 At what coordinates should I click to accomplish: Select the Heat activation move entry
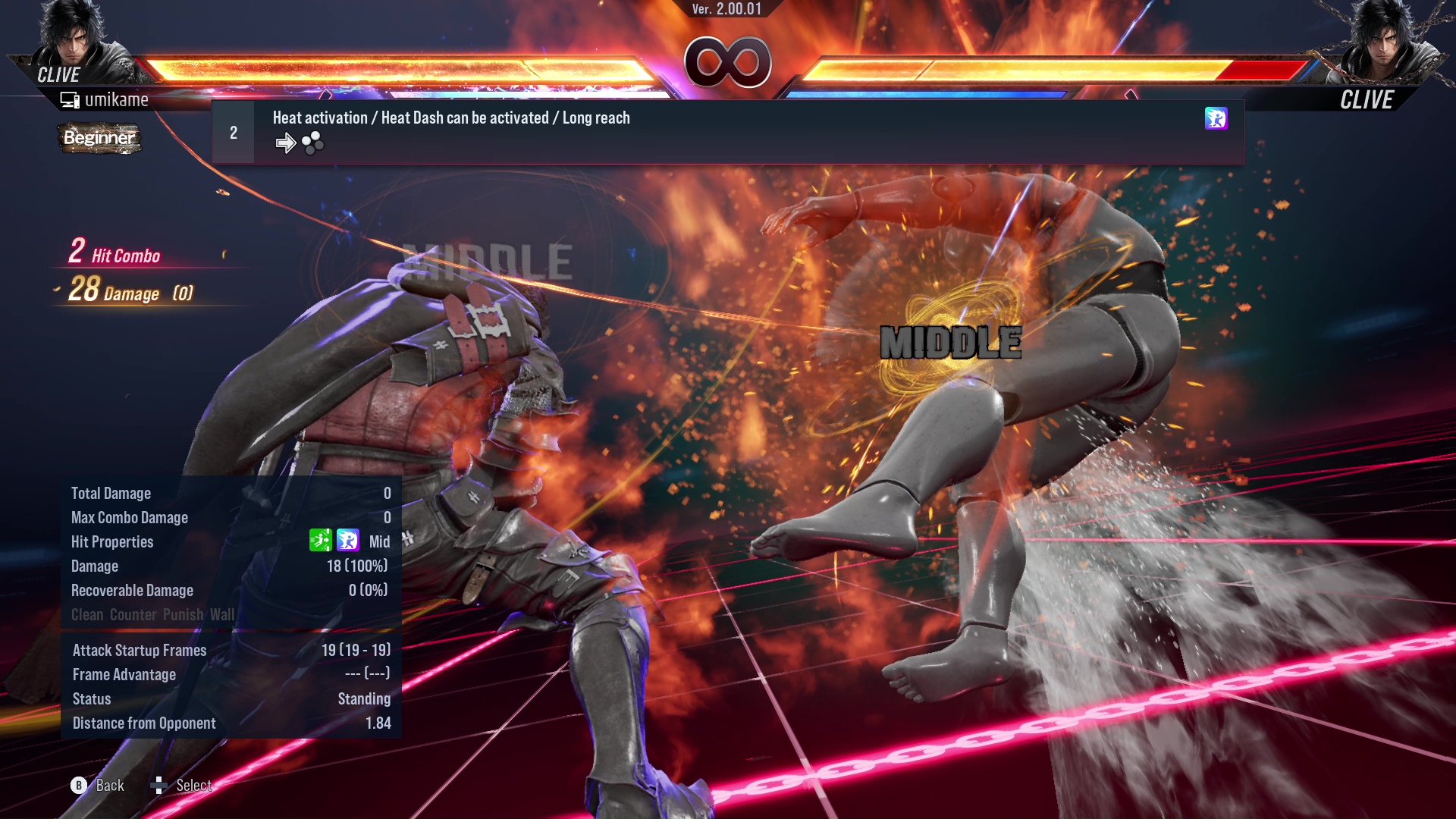tap(450, 118)
